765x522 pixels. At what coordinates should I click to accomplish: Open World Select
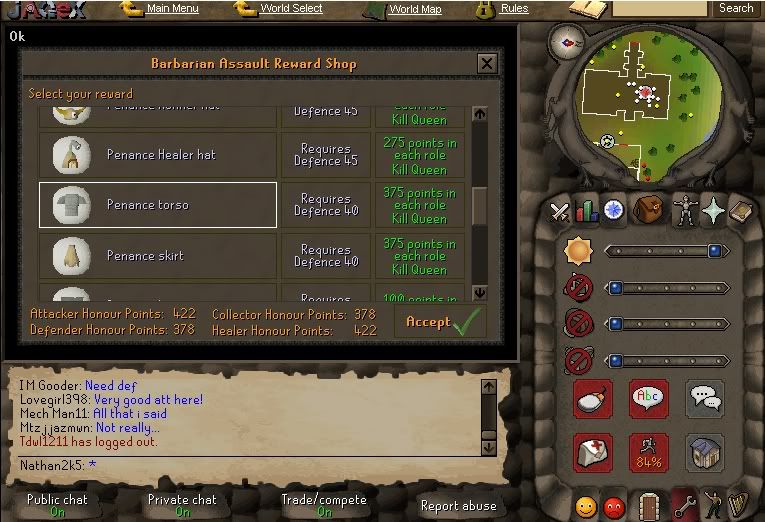tap(291, 9)
